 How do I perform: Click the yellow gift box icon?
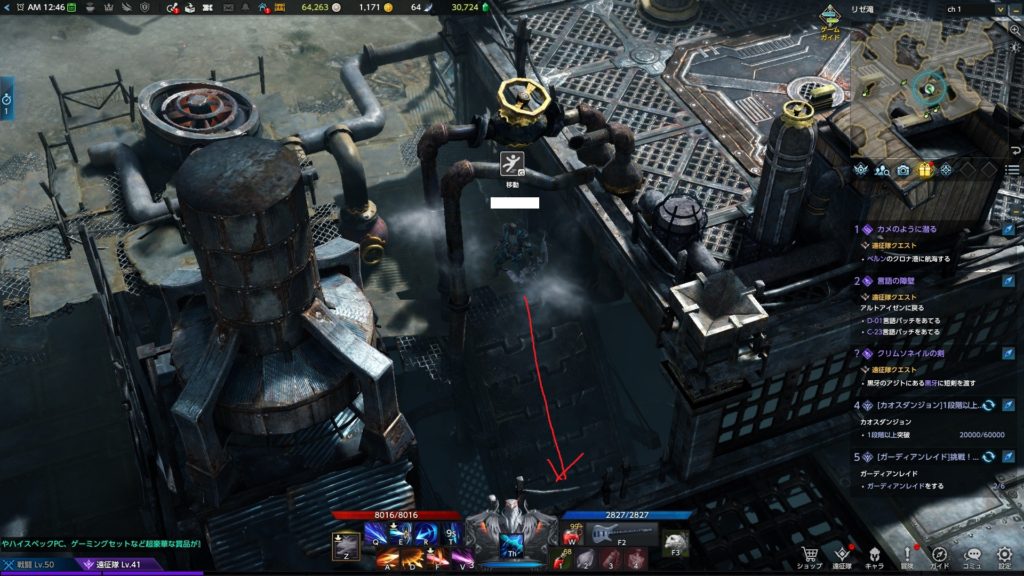(925, 169)
